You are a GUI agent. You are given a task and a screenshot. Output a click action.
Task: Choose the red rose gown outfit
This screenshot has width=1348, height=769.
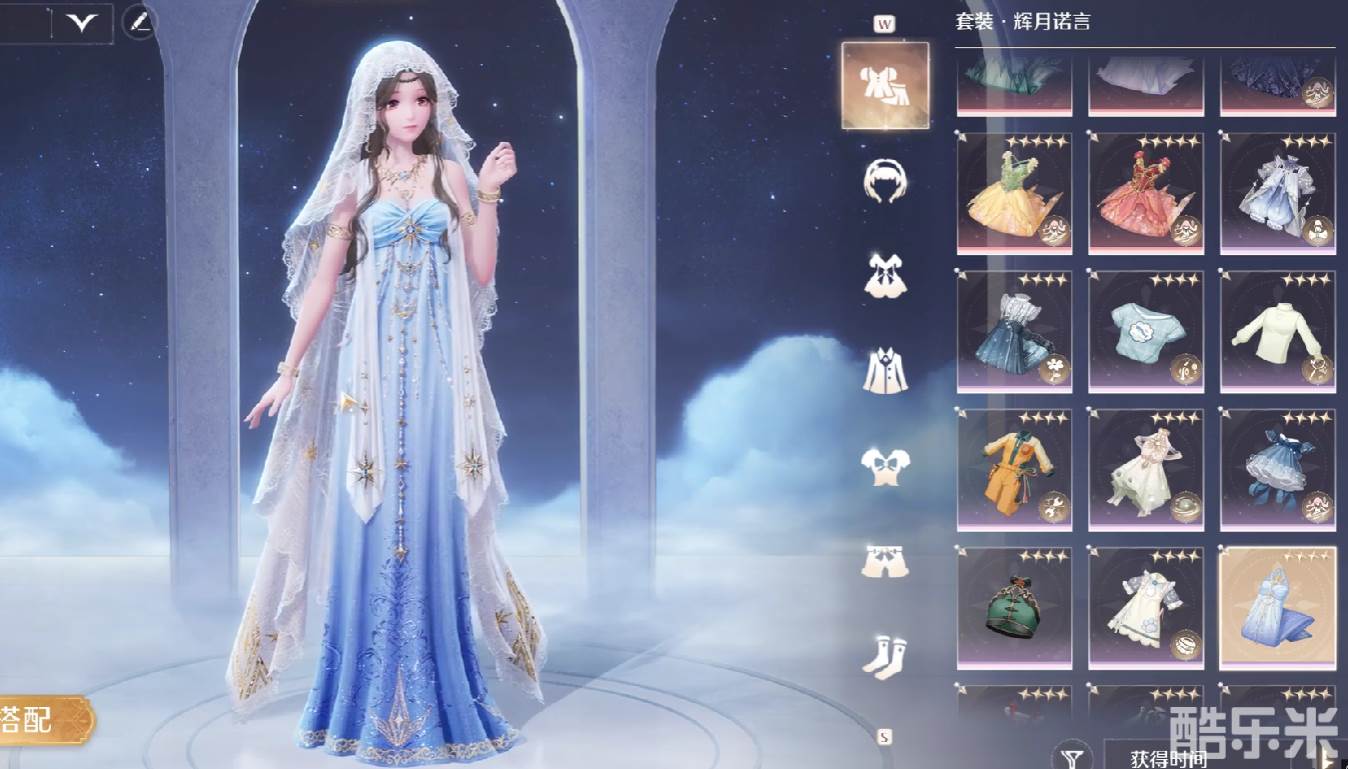[1145, 194]
